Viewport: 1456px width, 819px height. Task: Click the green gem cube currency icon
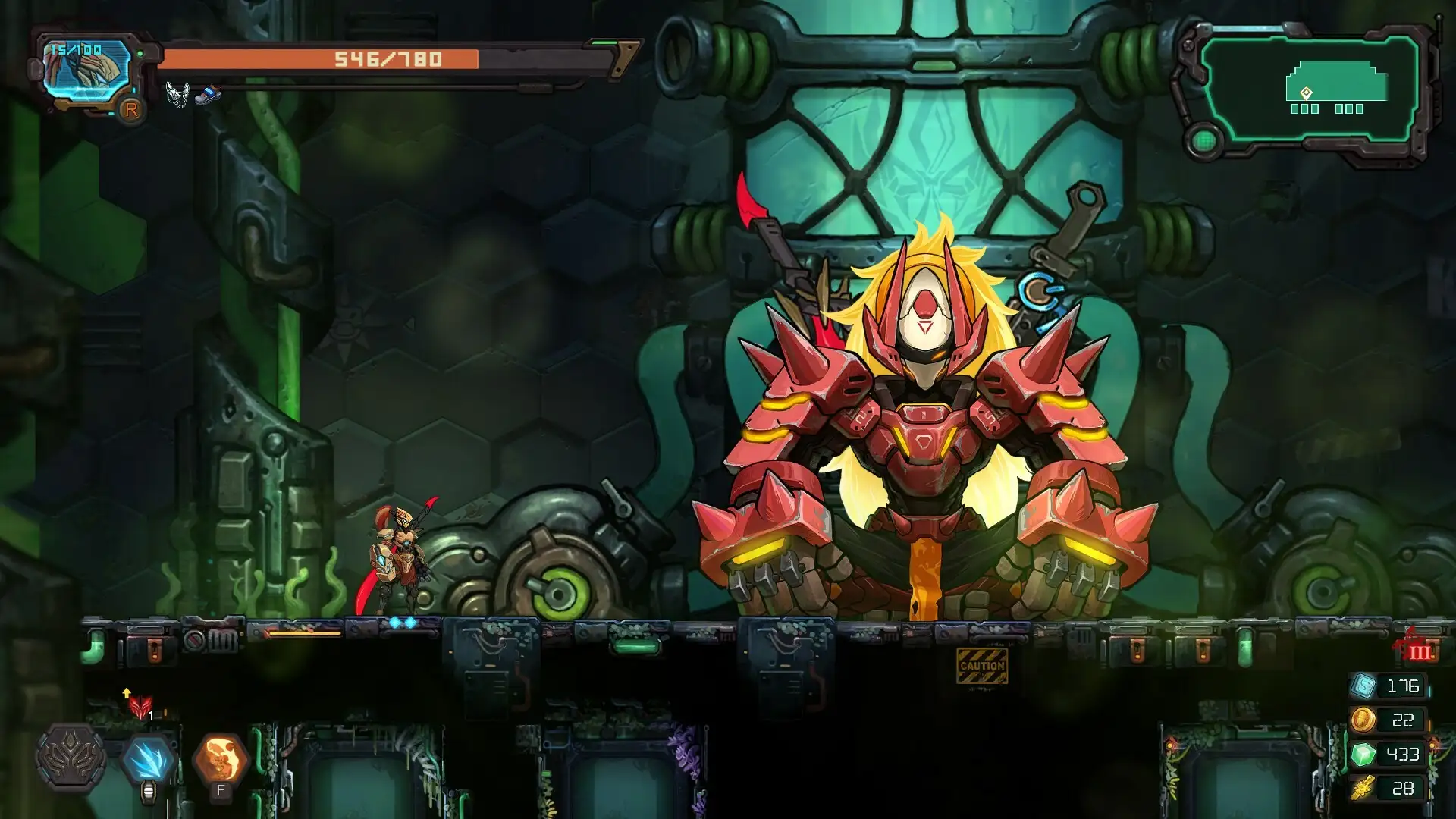click(1363, 754)
